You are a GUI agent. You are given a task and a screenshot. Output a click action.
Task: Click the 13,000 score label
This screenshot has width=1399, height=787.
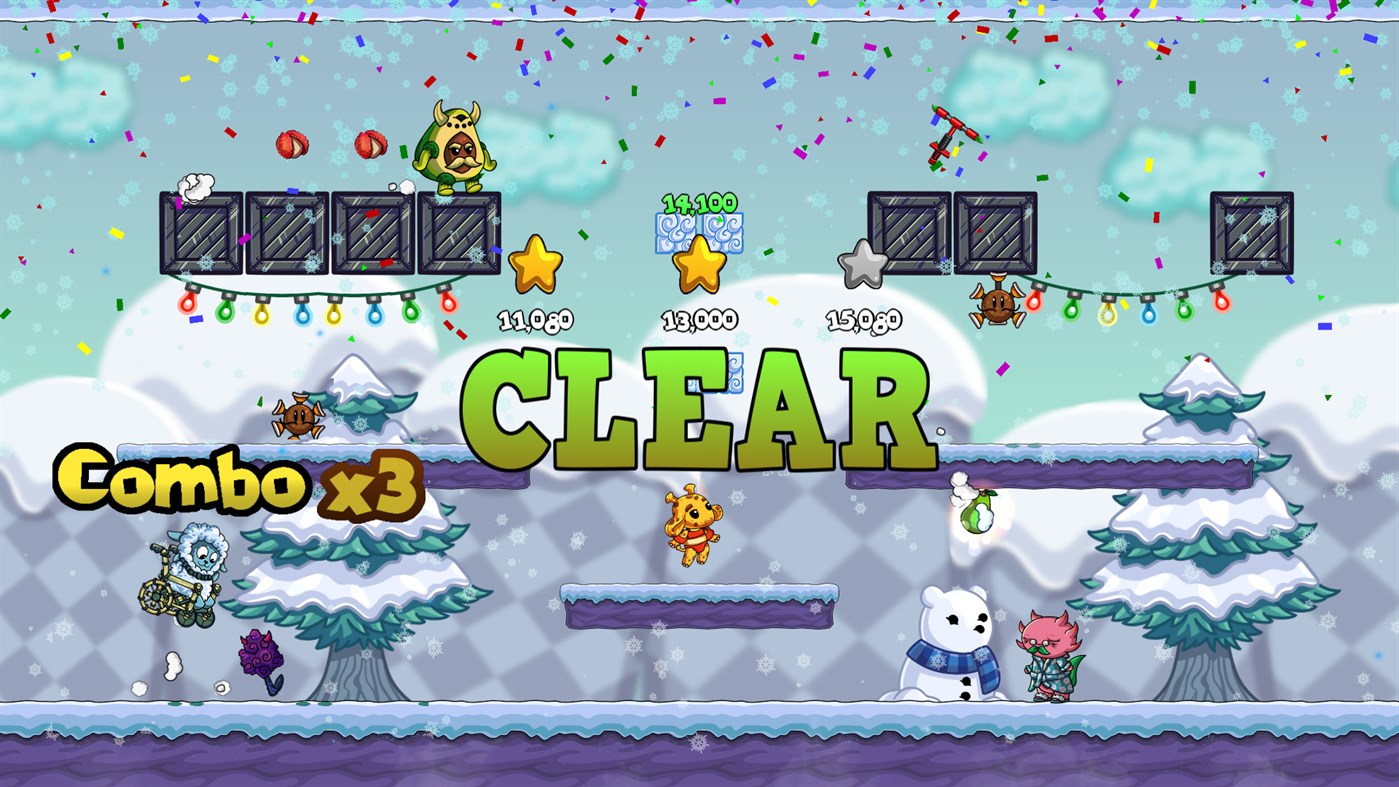[698, 322]
